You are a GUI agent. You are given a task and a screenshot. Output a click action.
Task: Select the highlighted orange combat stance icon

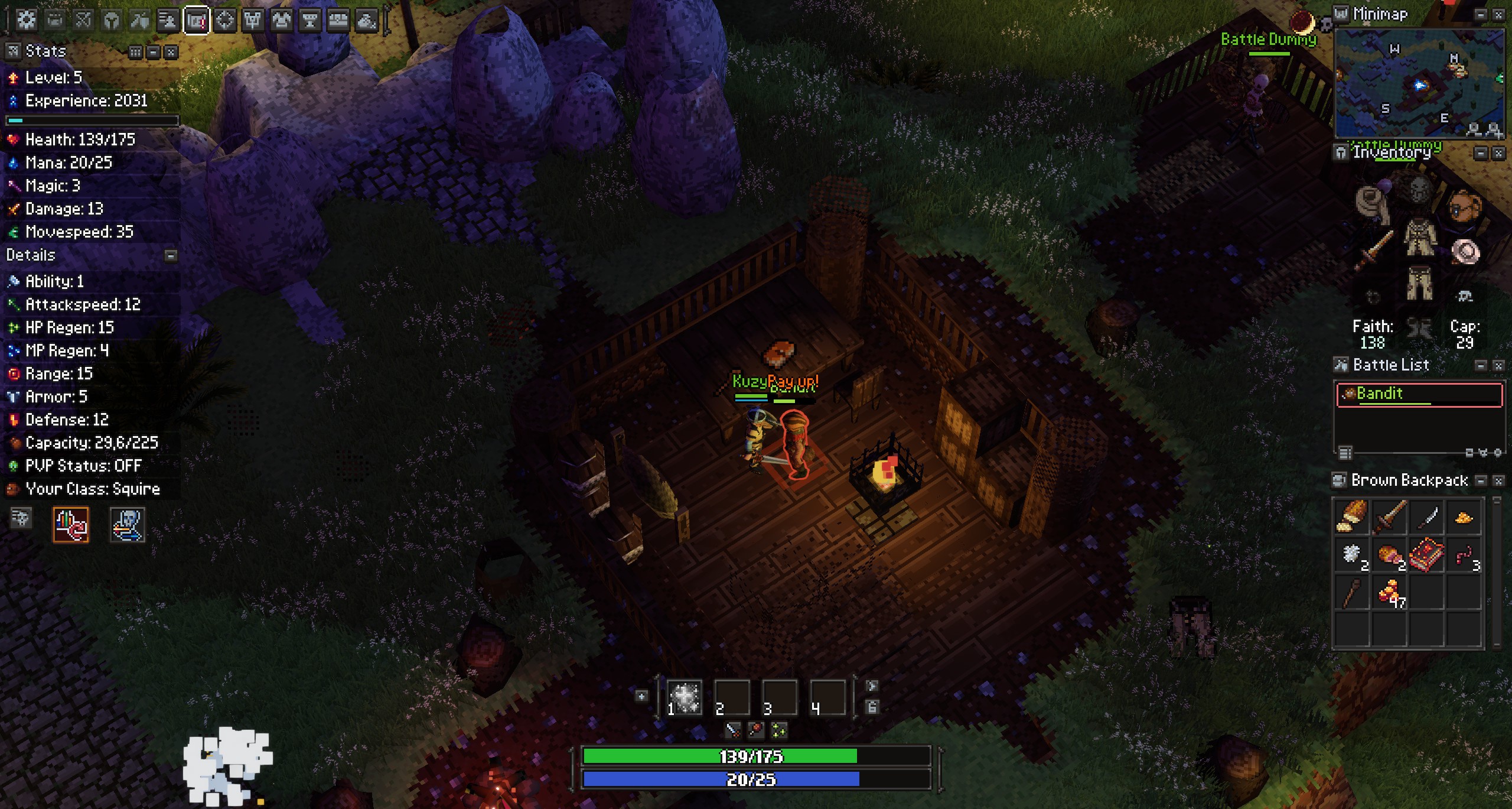point(71,524)
